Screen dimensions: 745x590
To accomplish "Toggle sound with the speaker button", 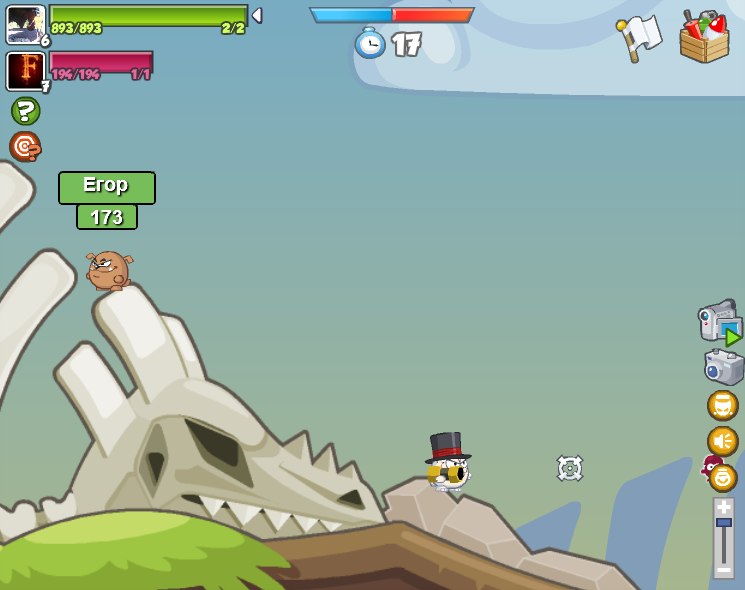I will tap(722, 441).
